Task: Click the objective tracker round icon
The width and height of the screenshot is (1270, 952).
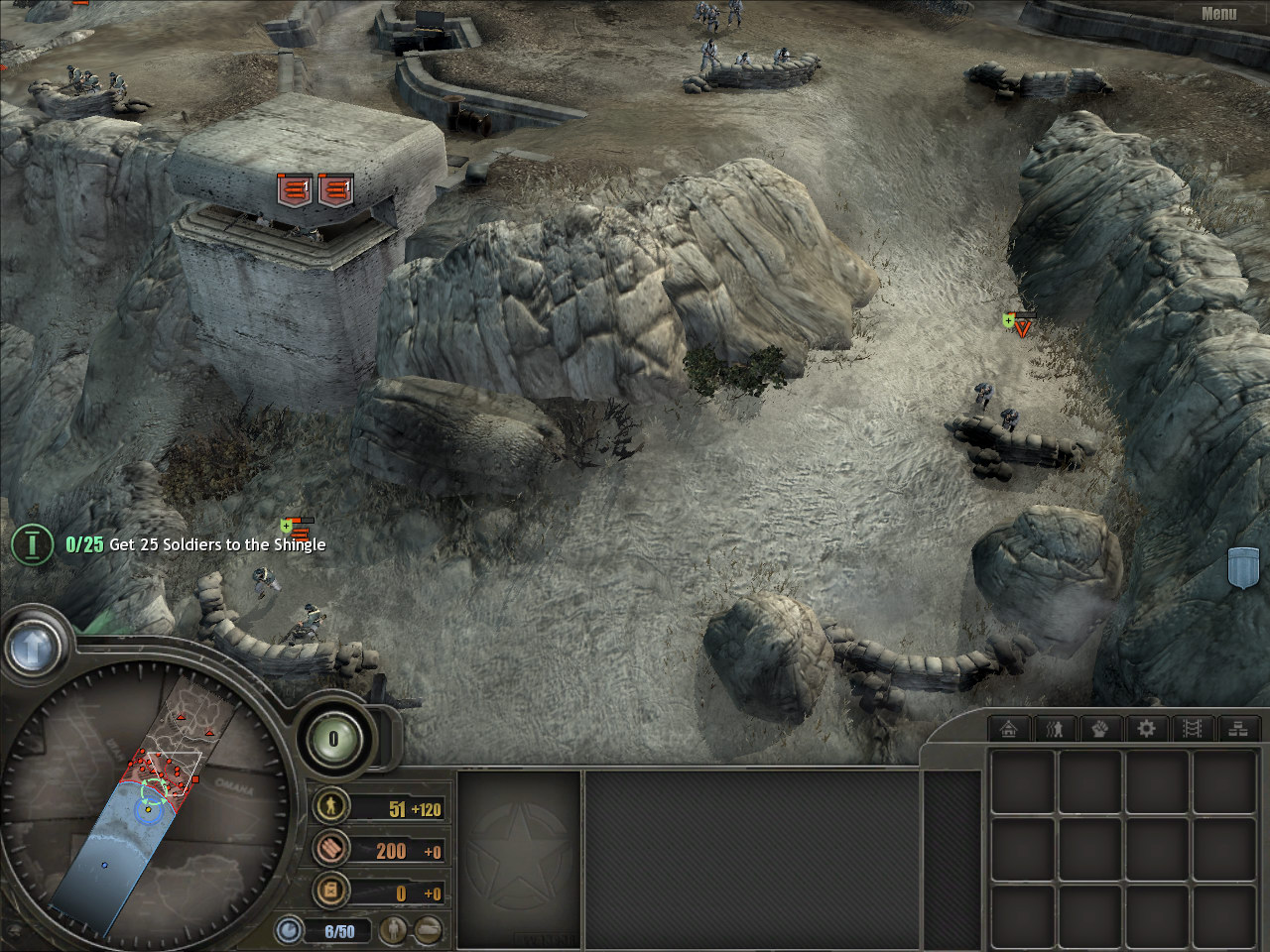Action: pyautogui.click(x=32, y=543)
